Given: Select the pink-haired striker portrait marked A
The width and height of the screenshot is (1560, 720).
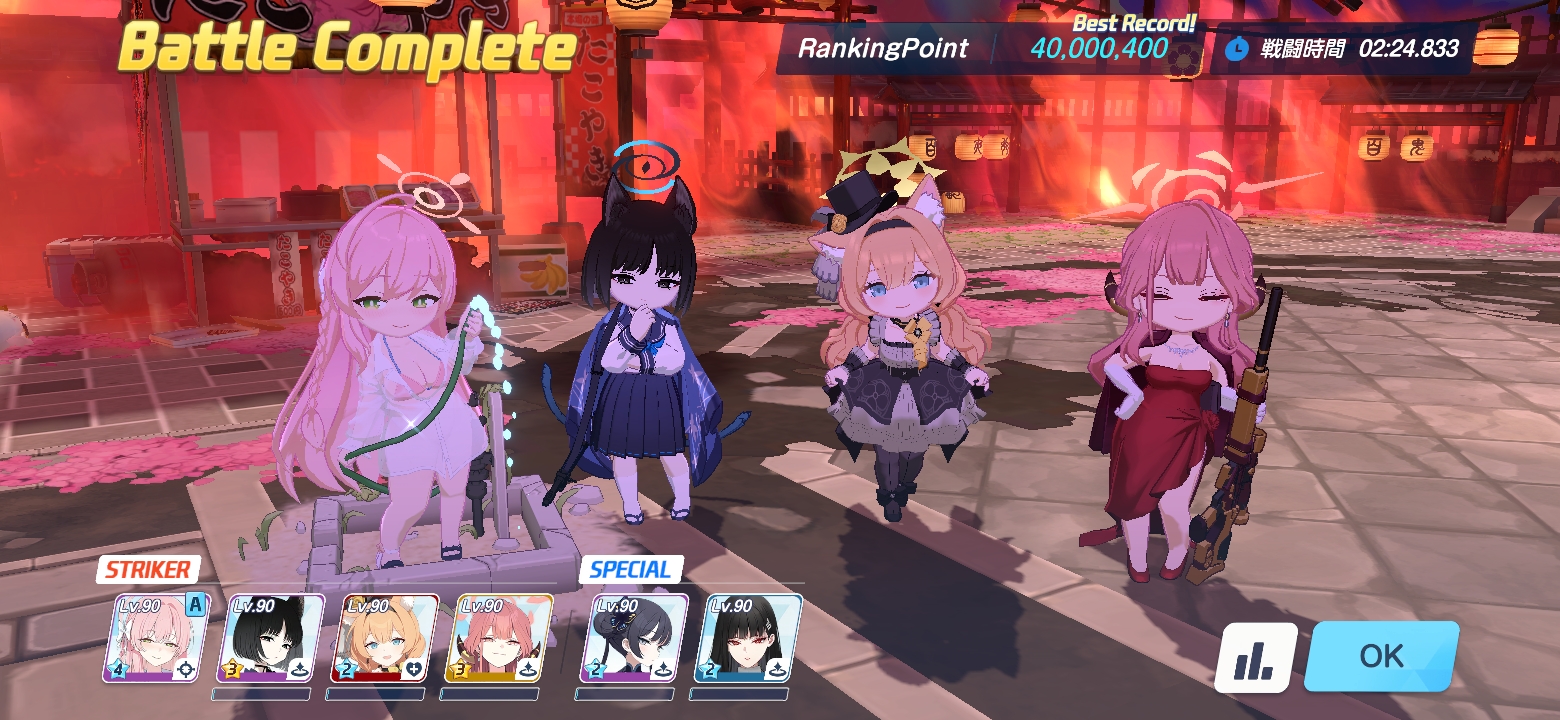Looking at the screenshot, I should pyautogui.click(x=156, y=638).
